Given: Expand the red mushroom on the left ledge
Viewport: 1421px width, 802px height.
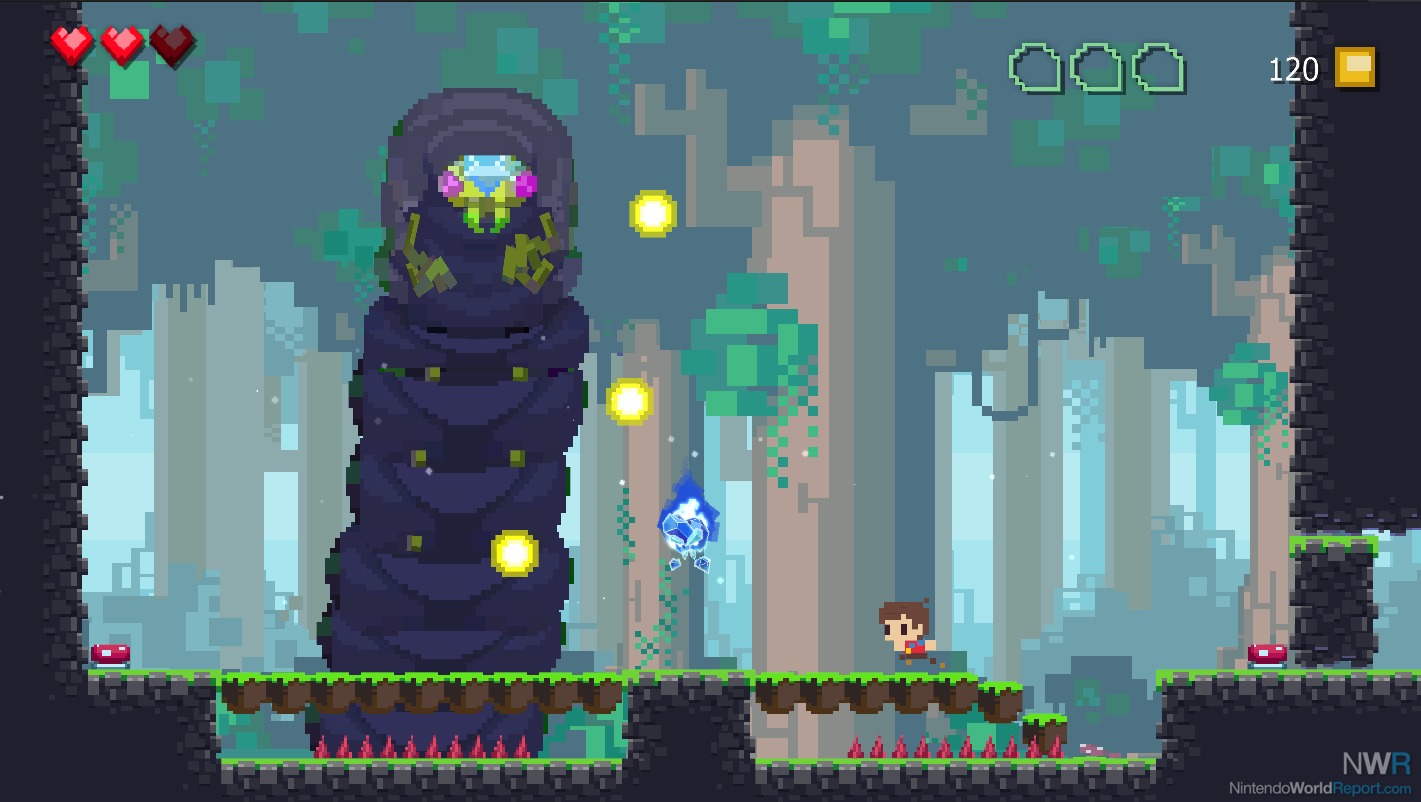Looking at the screenshot, I should tap(110, 652).
